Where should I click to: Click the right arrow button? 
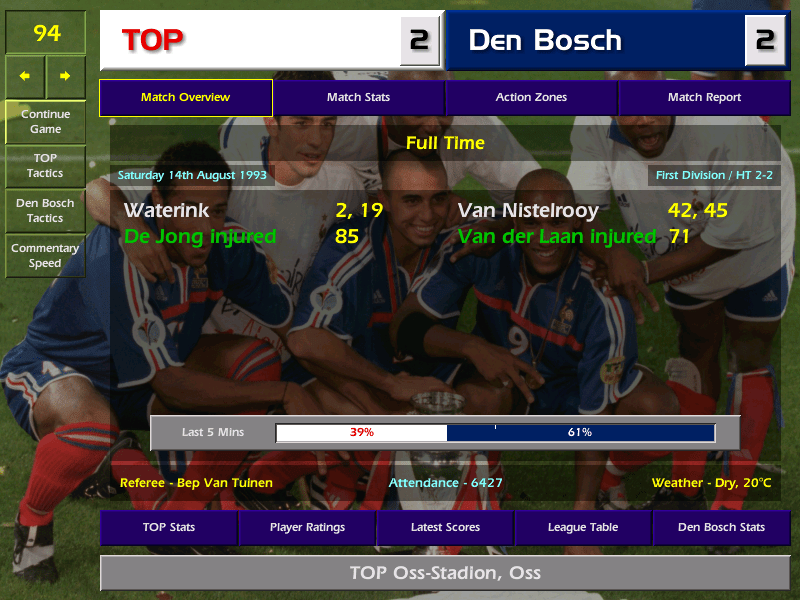[x=65, y=76]
